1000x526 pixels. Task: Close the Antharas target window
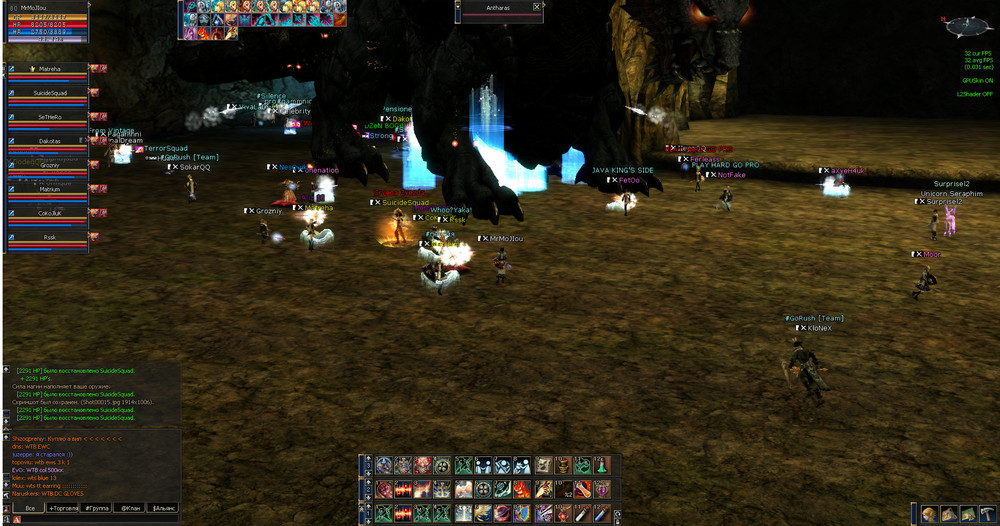tap(537, 7)
